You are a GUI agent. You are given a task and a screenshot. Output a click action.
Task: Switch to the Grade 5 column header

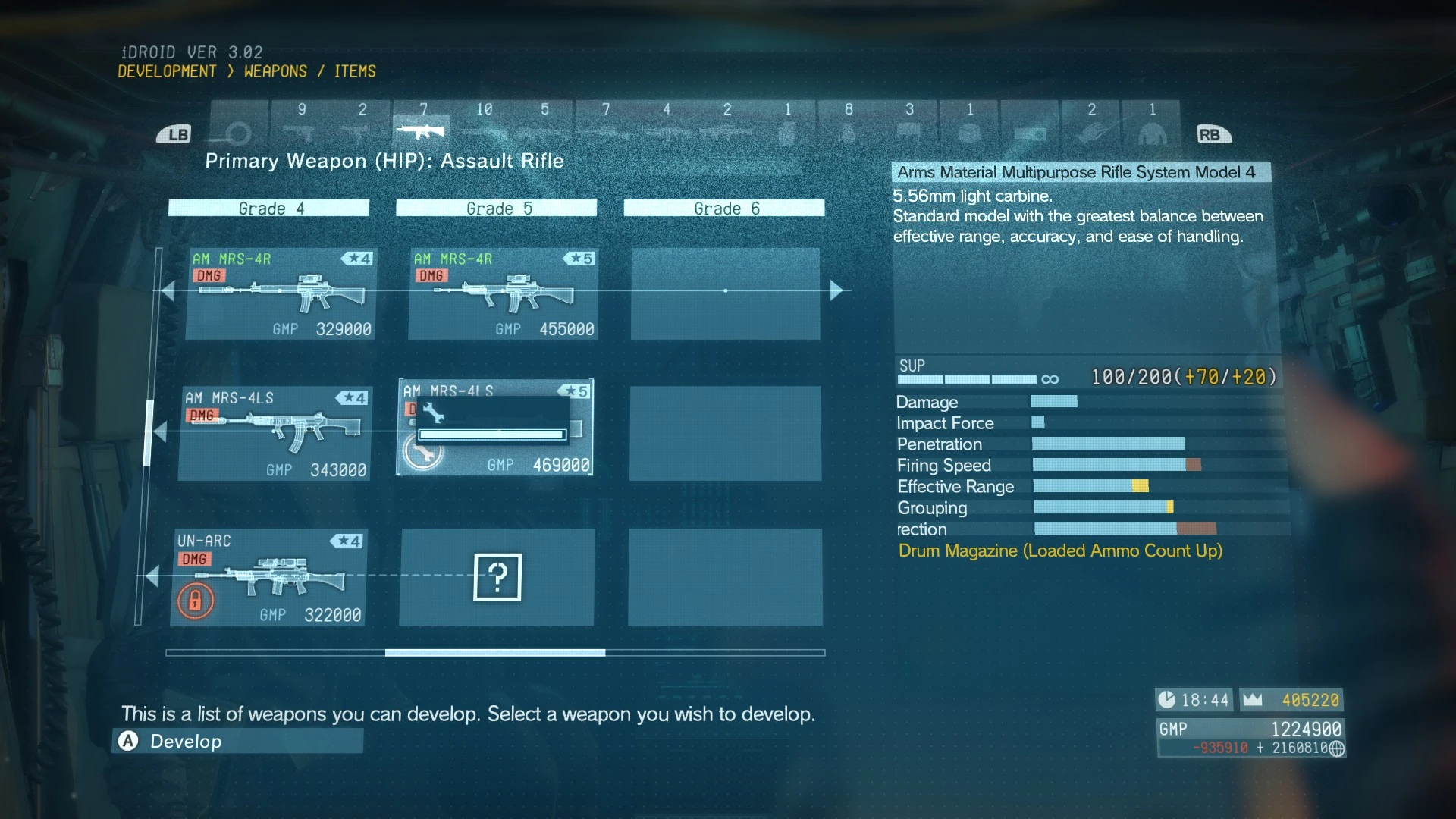coord(496,208)
